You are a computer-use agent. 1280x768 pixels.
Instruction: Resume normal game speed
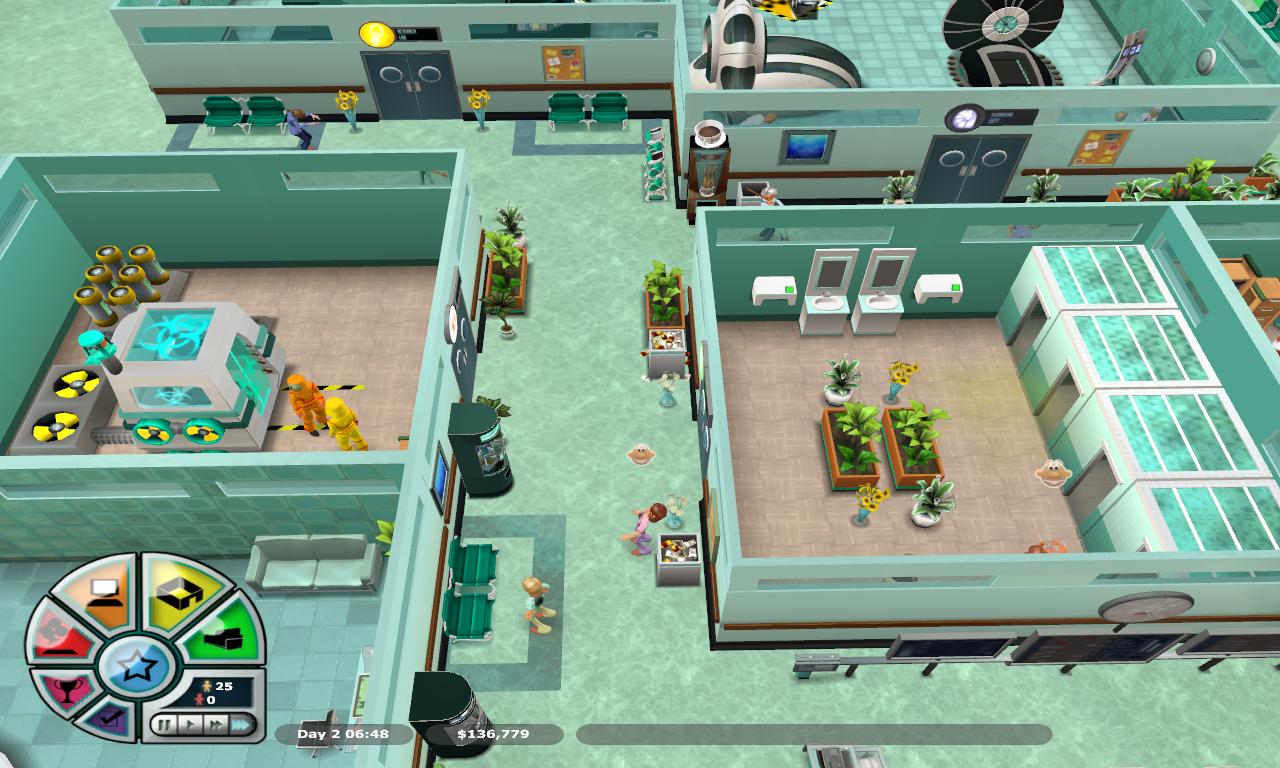click(x=188, y=723)
